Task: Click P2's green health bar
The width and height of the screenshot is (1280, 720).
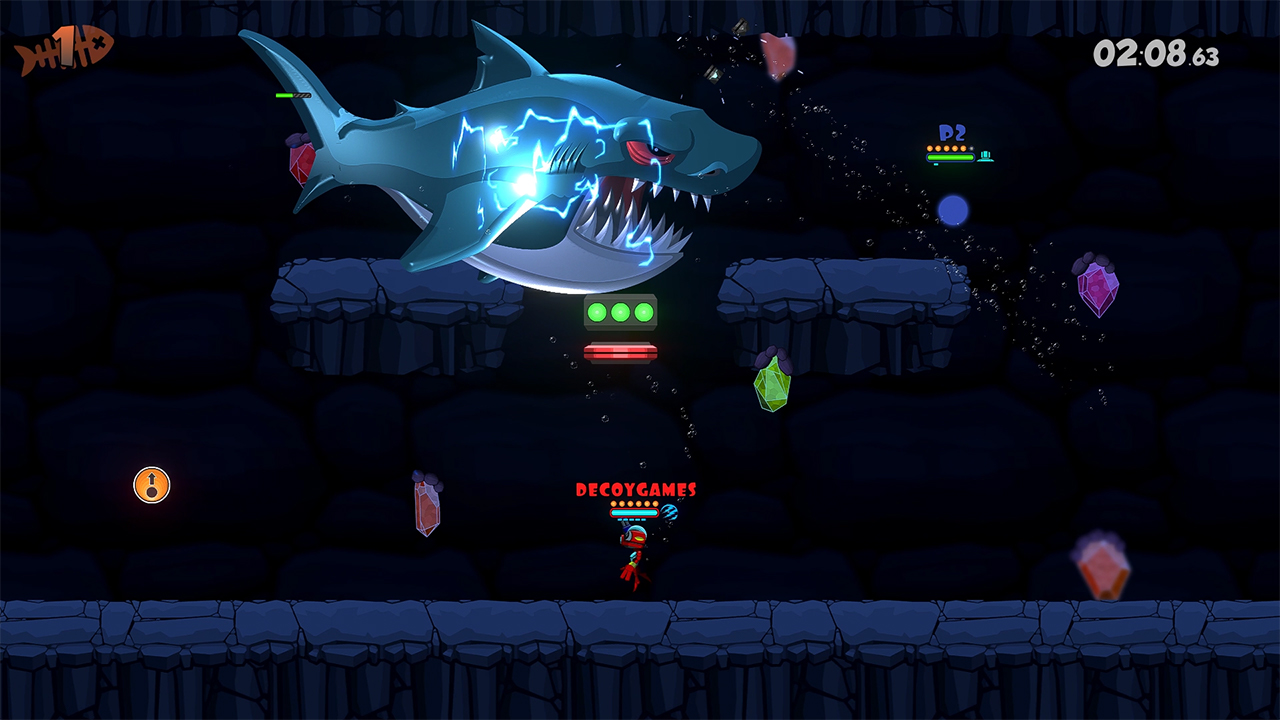Action: coord(950,157)
